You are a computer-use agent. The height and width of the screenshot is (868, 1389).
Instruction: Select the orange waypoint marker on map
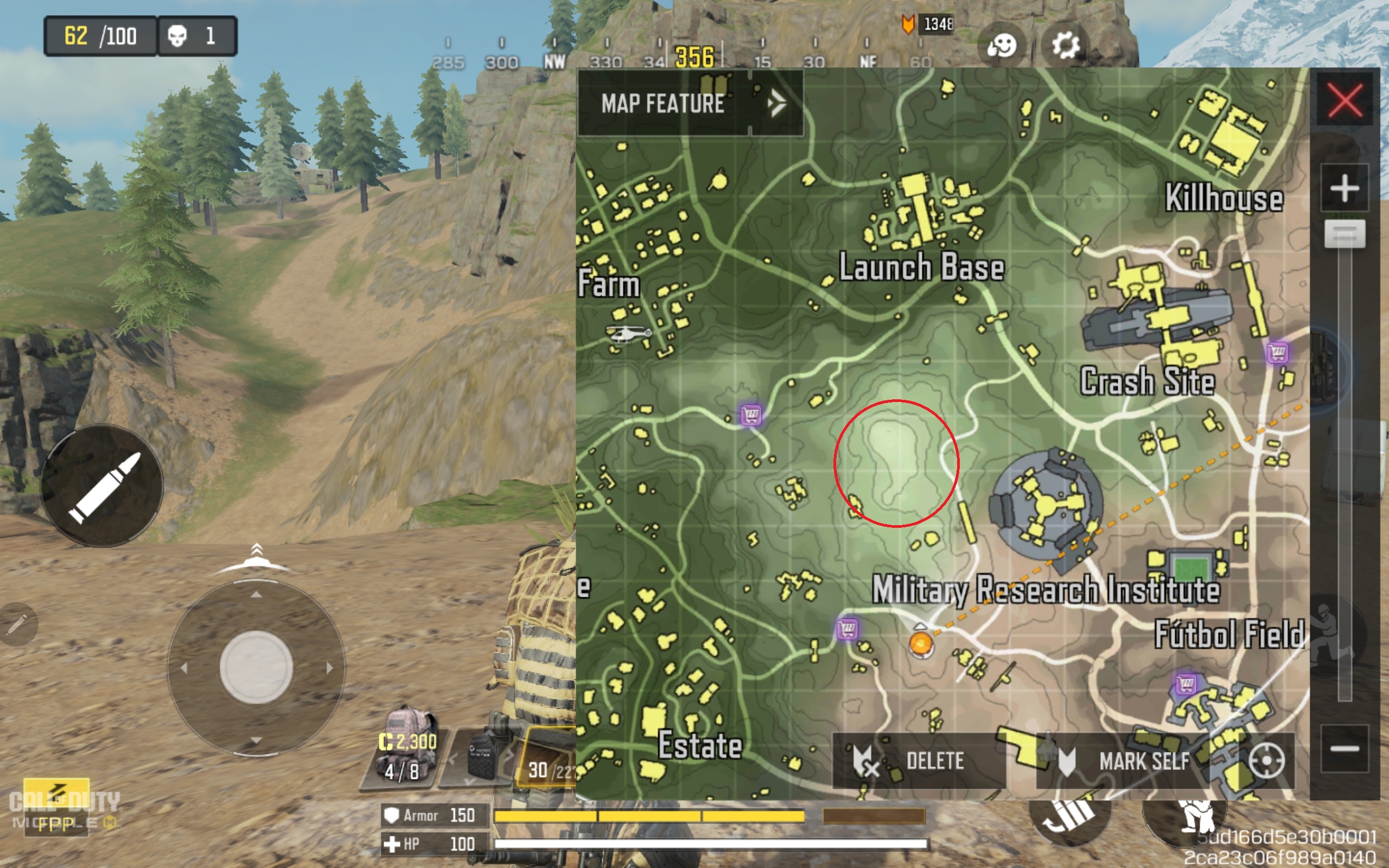(921, 643)
